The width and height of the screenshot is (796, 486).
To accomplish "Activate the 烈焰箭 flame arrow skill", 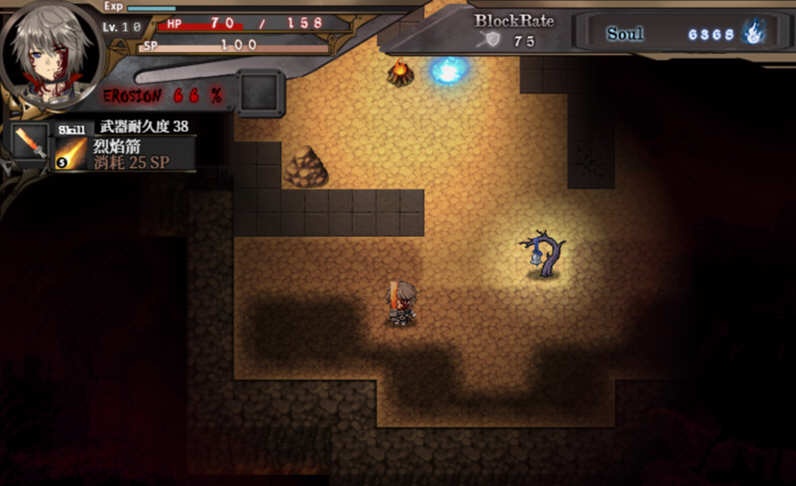I will tap(71, 153).
